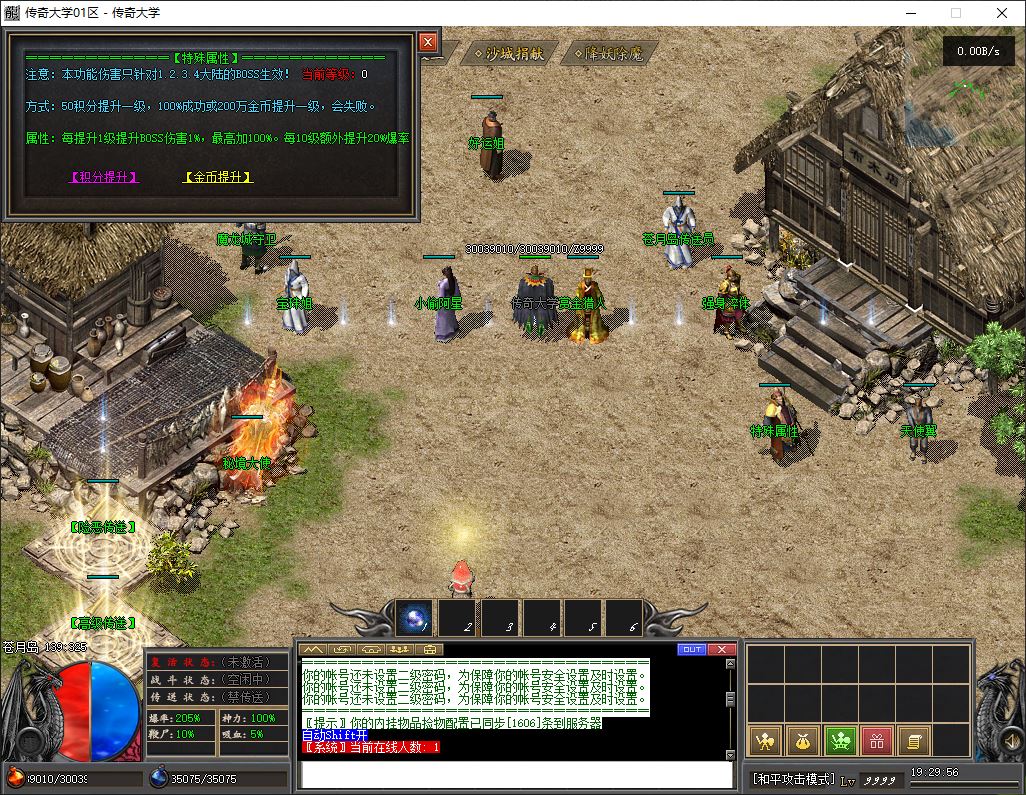Viewport: 1026px width, 795px height.
Task: Choose the 金币提升 upgrade option
Action: tap(218, 177)
